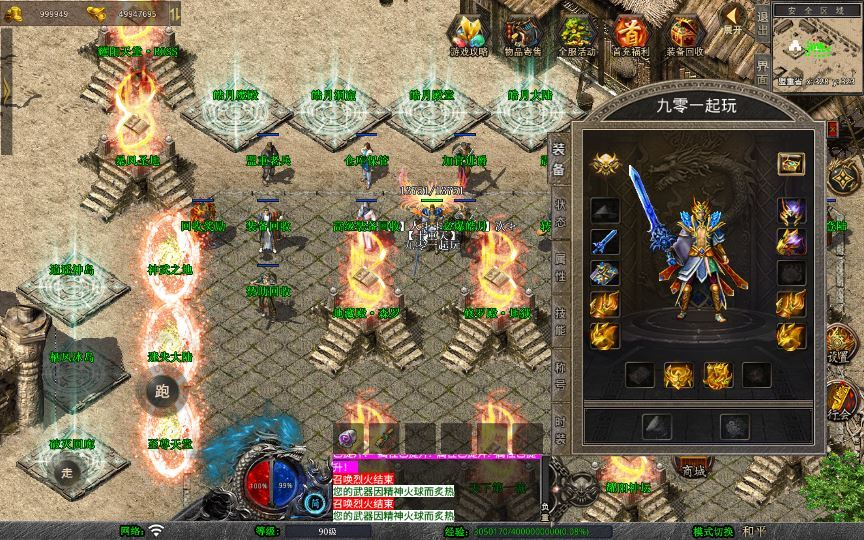Select the equipped blue sword slot
Image resolution: width=864 pixels, height=540 pixels.
[604, 242]
